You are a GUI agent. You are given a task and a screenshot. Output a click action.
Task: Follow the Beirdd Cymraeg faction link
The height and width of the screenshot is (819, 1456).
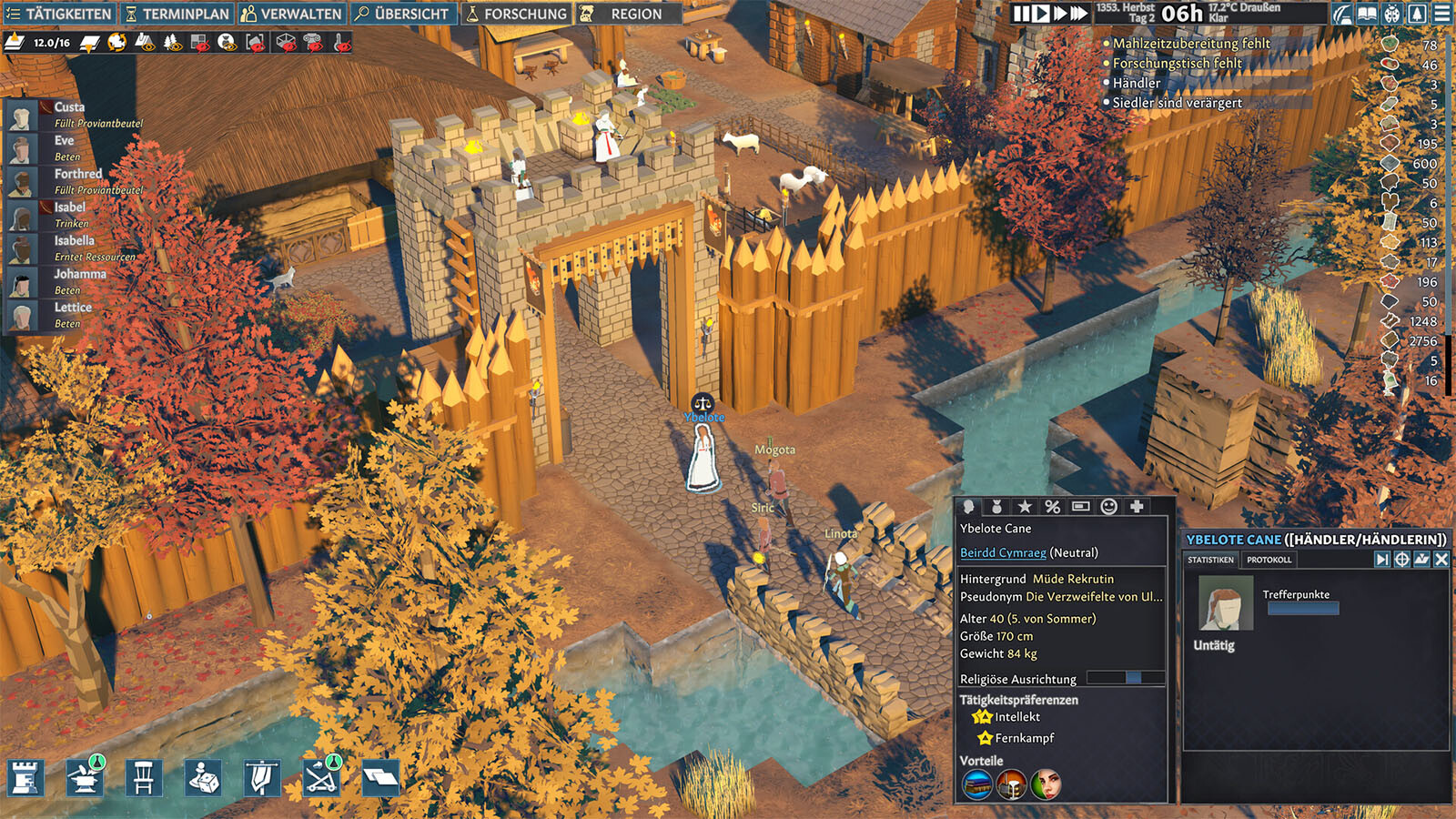[1003, 552]
